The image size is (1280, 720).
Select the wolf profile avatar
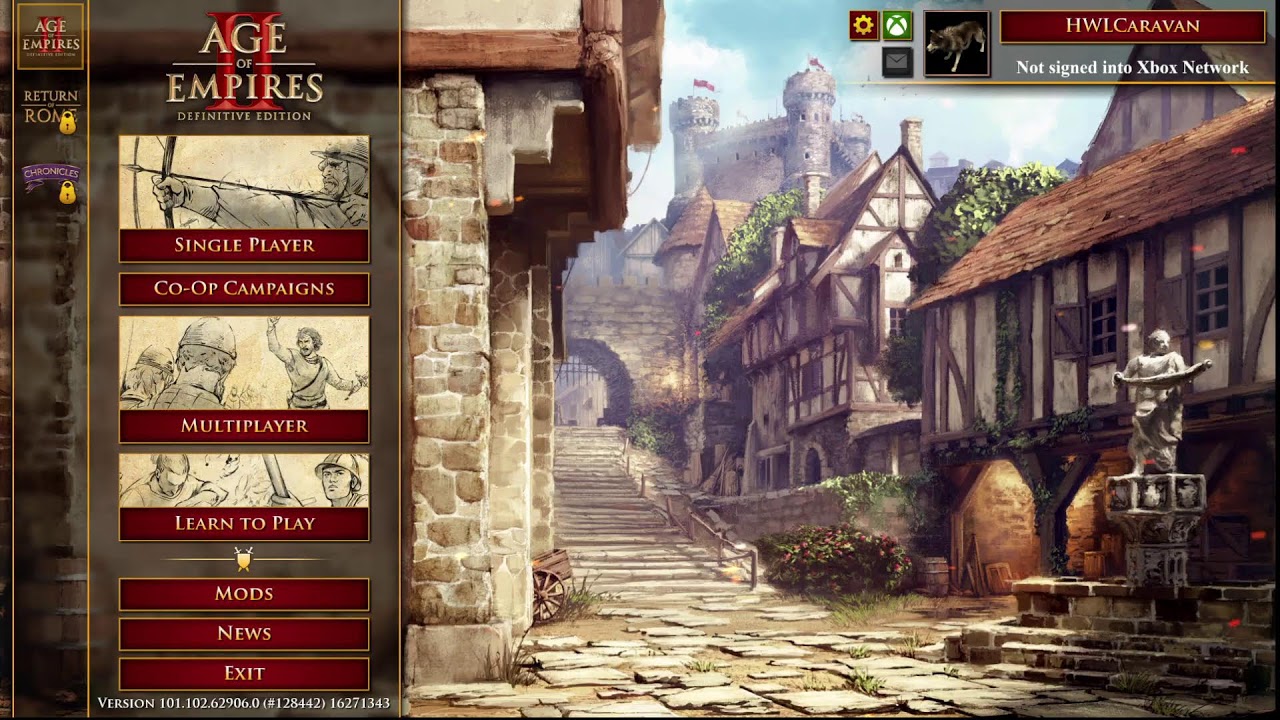[x=957, y=44]
